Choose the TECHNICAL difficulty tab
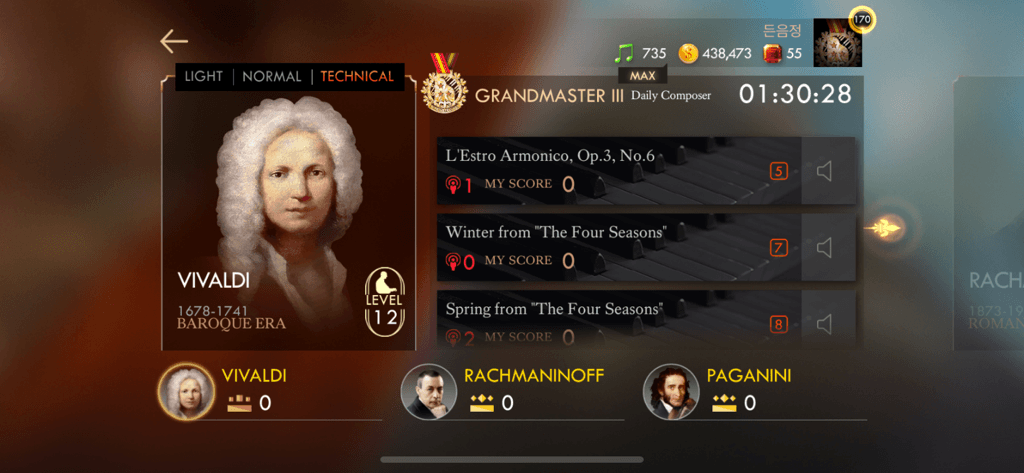 pos(357,77)
